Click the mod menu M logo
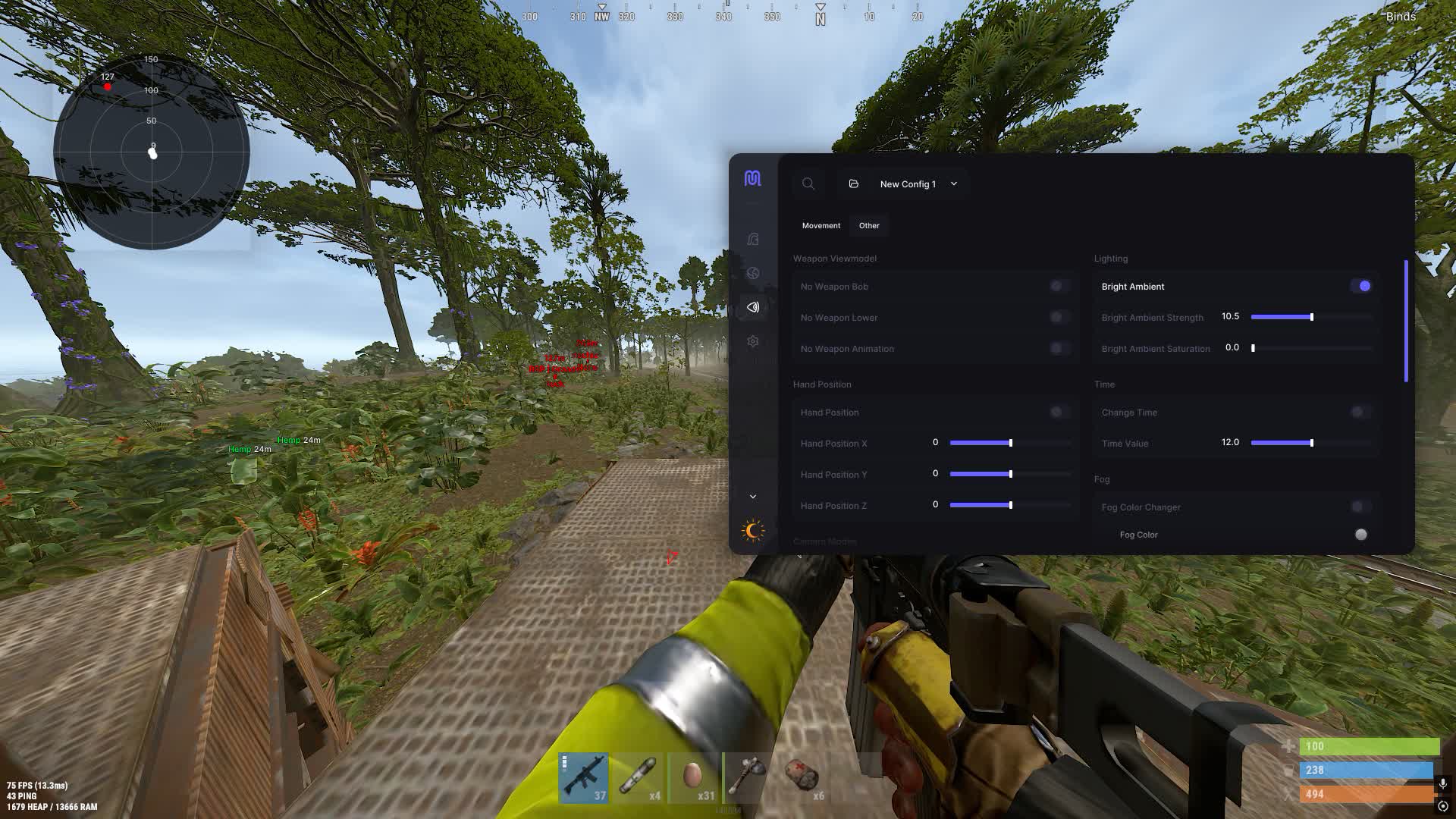This screenshot has height=819, width=1456. click(753, 180)
